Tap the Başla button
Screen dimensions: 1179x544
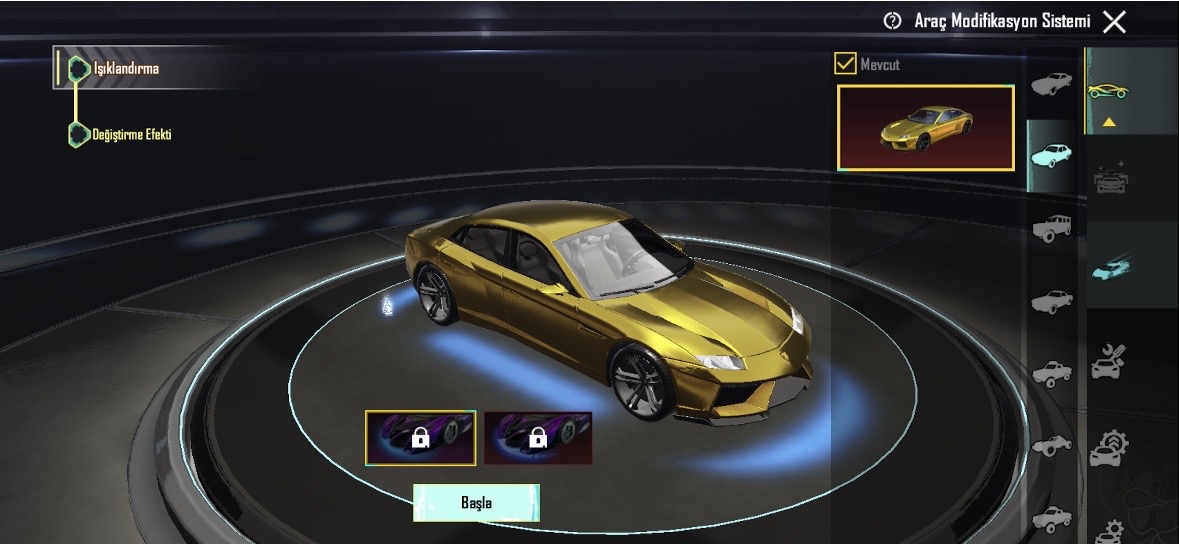pyautogui.click(x=476, y=502)
